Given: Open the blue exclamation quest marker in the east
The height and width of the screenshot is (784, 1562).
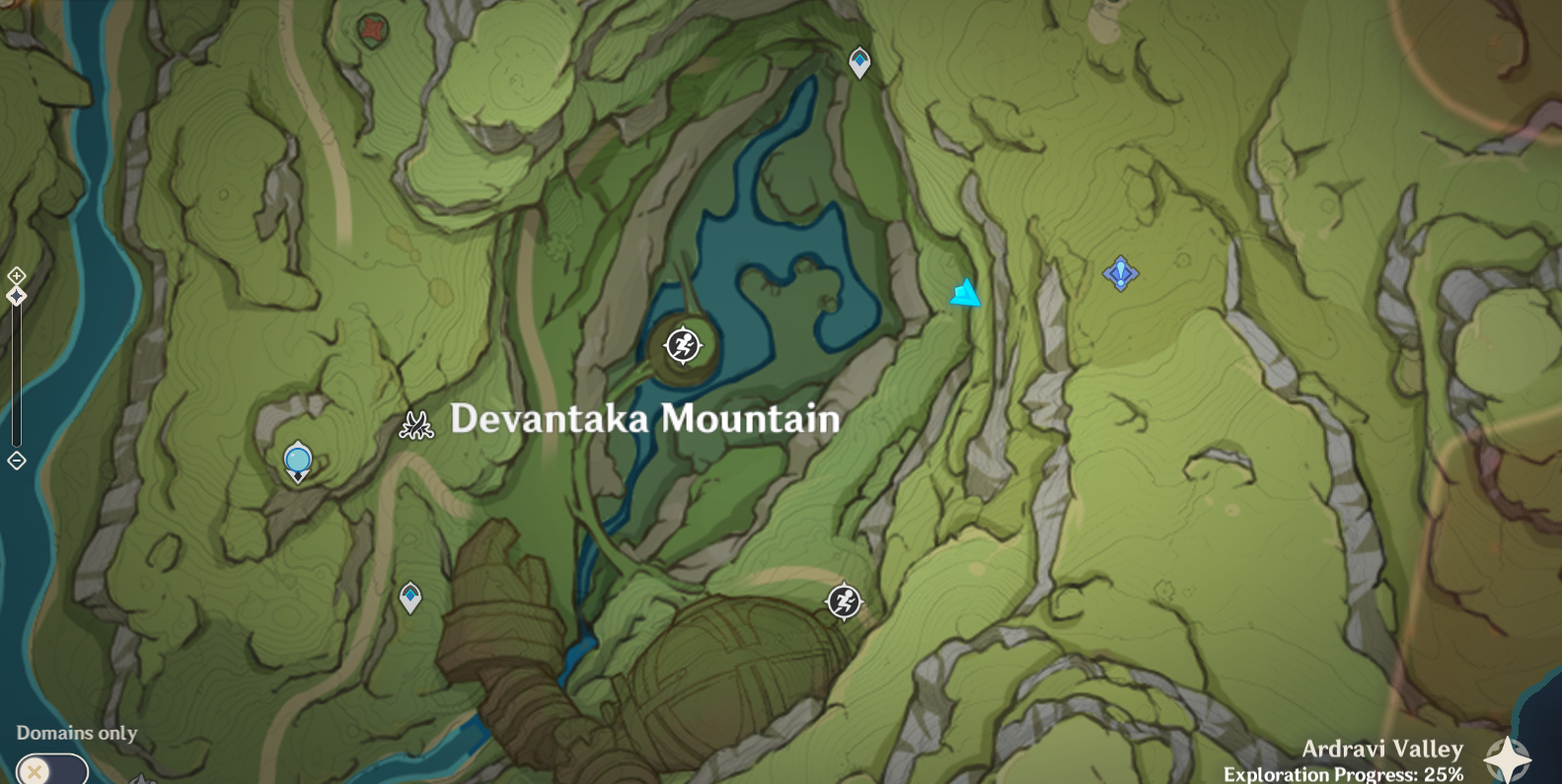Looking at the screenshot, I should (x=1121, y=273).
